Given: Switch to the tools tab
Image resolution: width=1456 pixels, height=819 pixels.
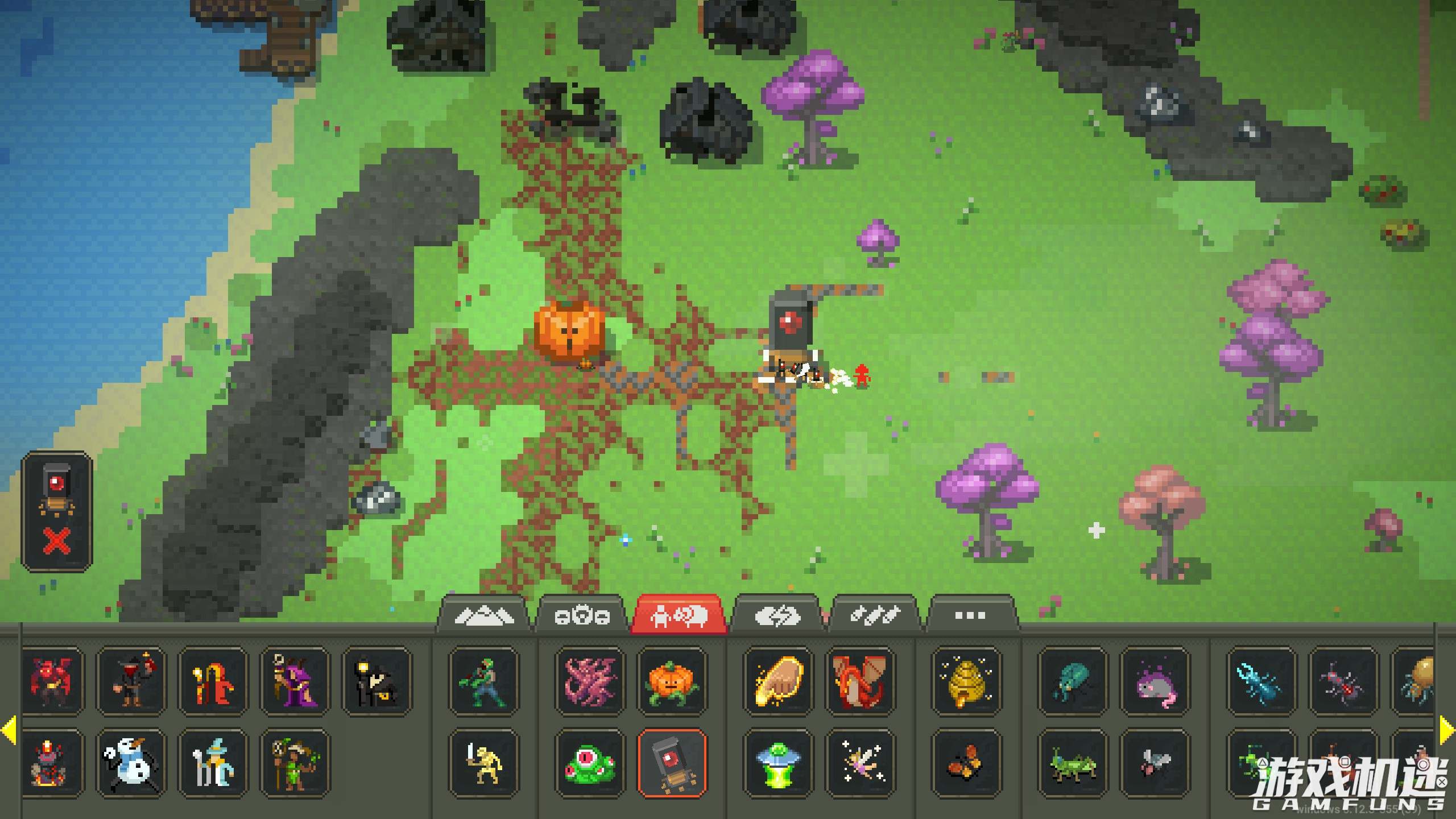Looking at the screenshot, I should click(x=875, y=615).
